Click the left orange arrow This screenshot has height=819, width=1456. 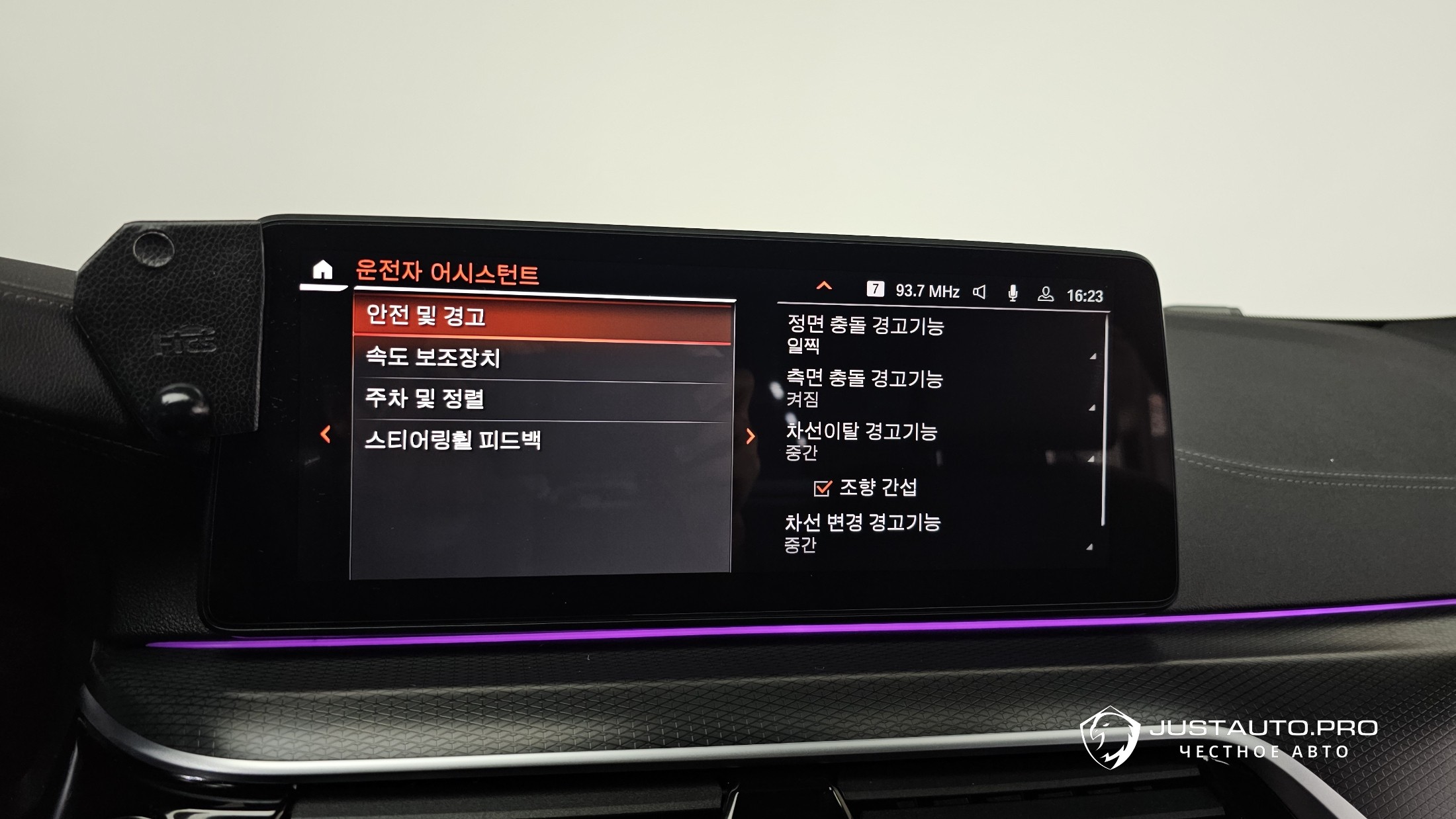[x=326, y=435]
